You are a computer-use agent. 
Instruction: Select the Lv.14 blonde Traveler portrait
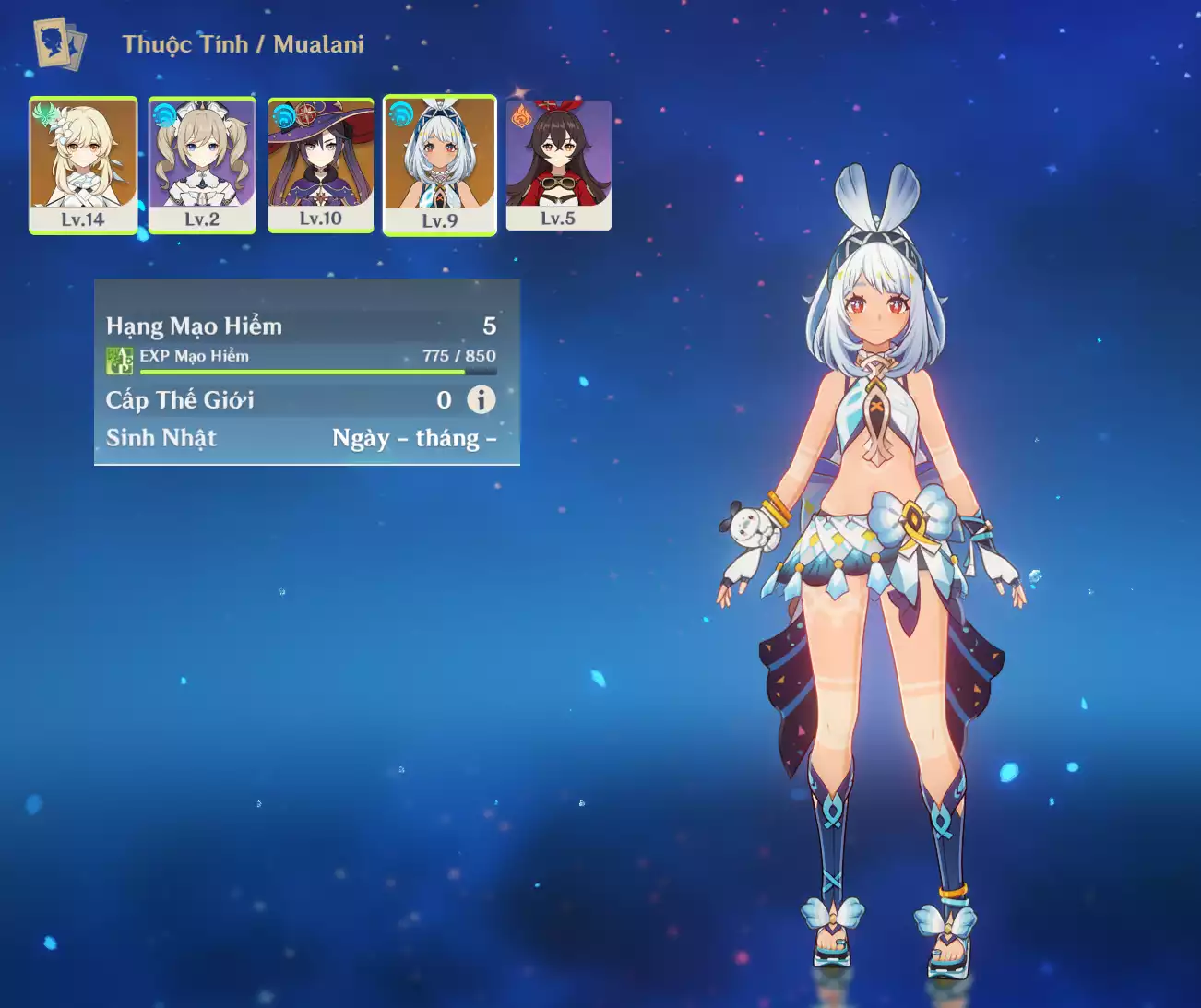[x=83, y=164]
